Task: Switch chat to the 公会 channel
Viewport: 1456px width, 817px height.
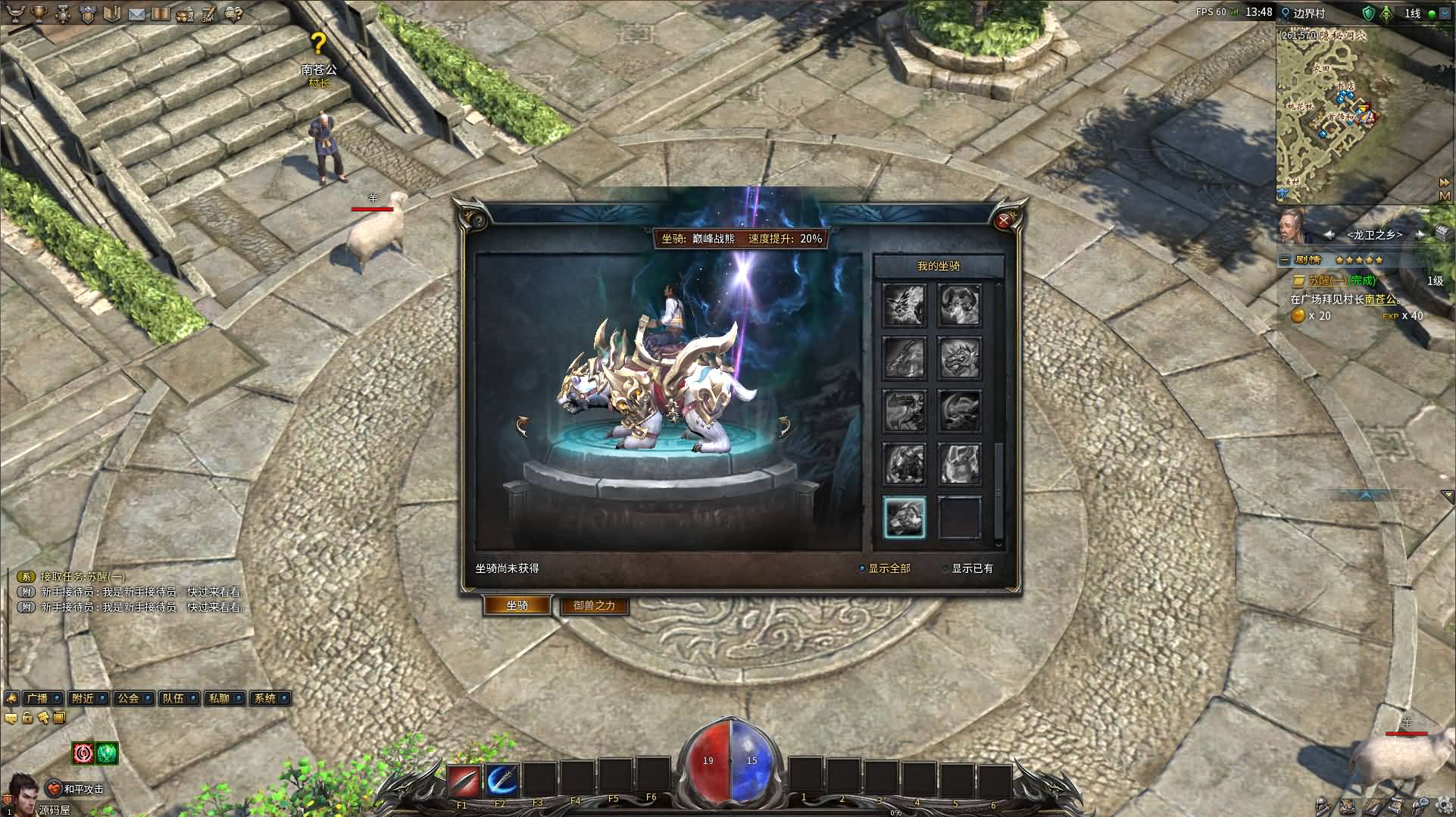Action: tap(128, 698)
